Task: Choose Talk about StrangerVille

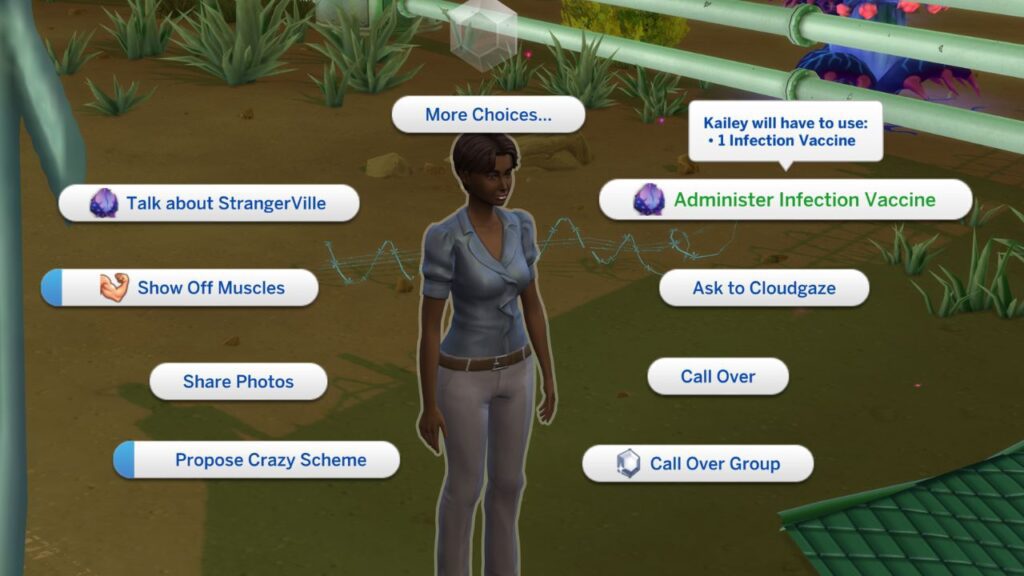Action: pyautogui.click(x=209, y=203)
